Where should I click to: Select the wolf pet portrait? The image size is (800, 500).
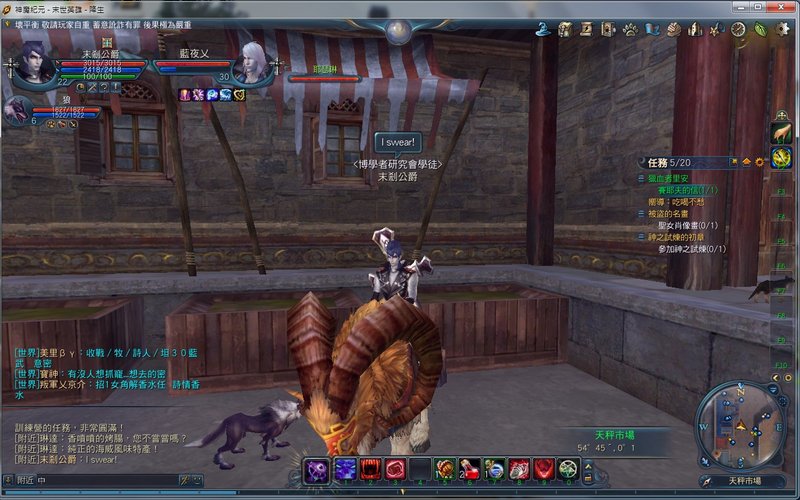(17, 110)
